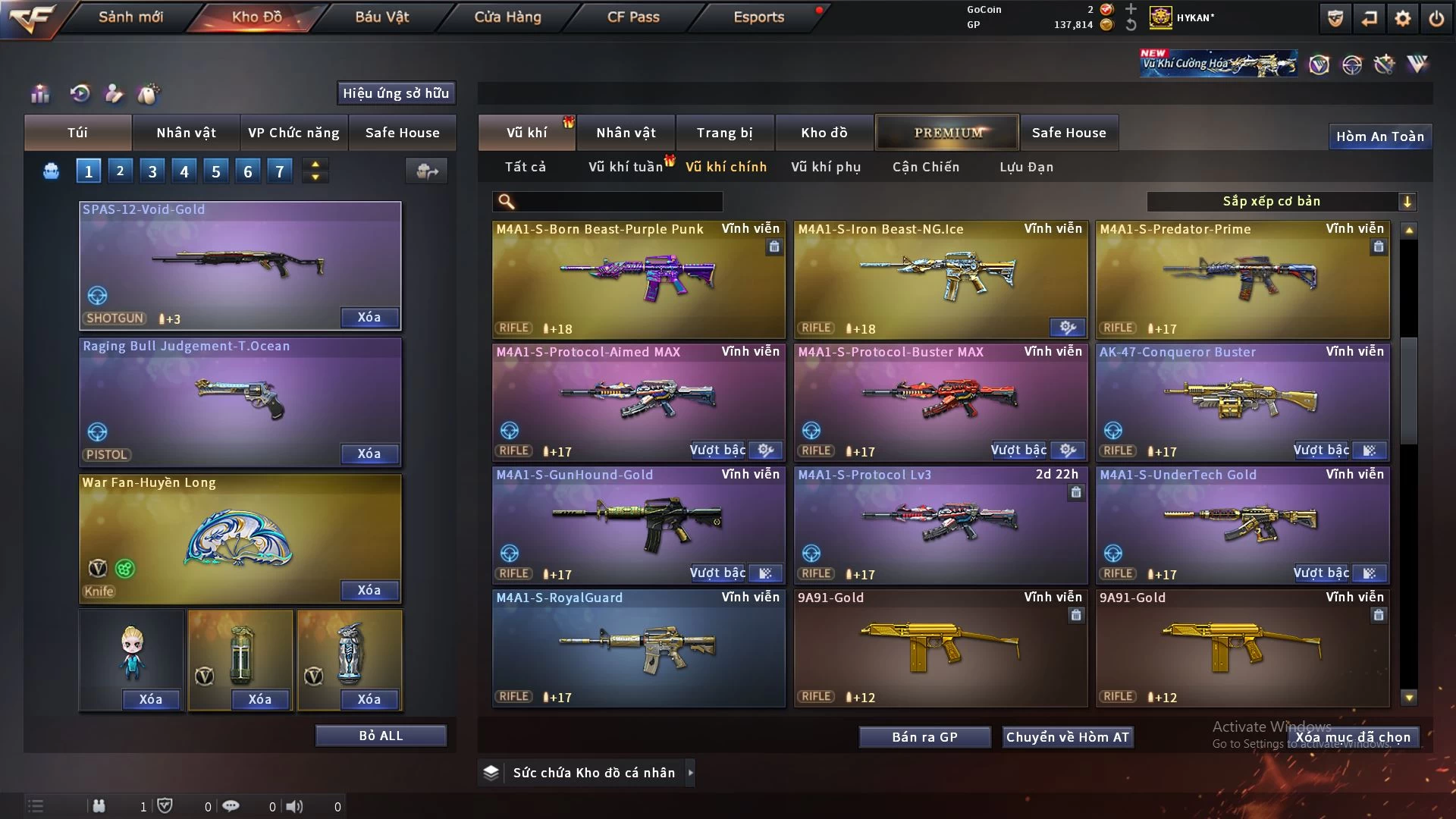Remove the SPAS-12-Void-Gold from the bag
The width and height of the screenshot is (1456, 819).
pyautogui.click(x=369, y=317)
